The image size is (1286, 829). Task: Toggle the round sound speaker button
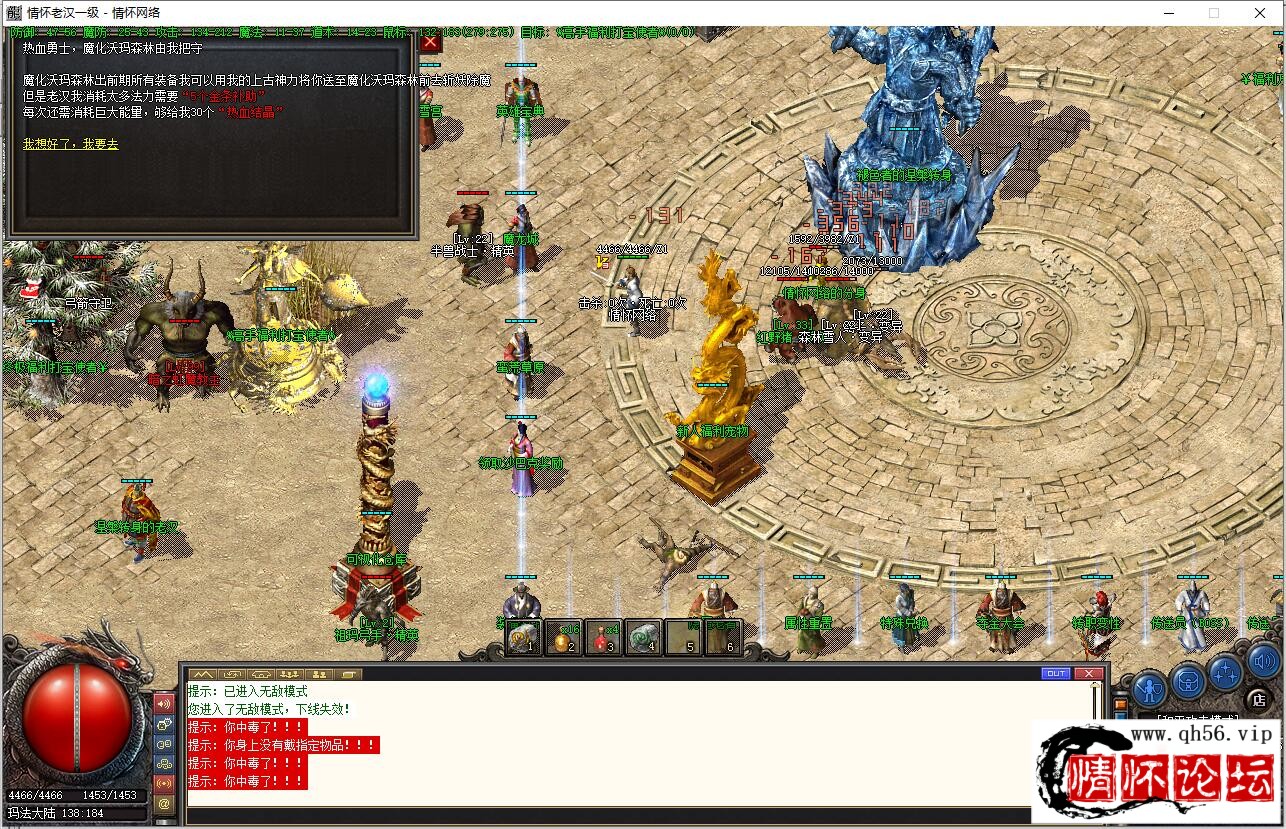(1263, 661)
